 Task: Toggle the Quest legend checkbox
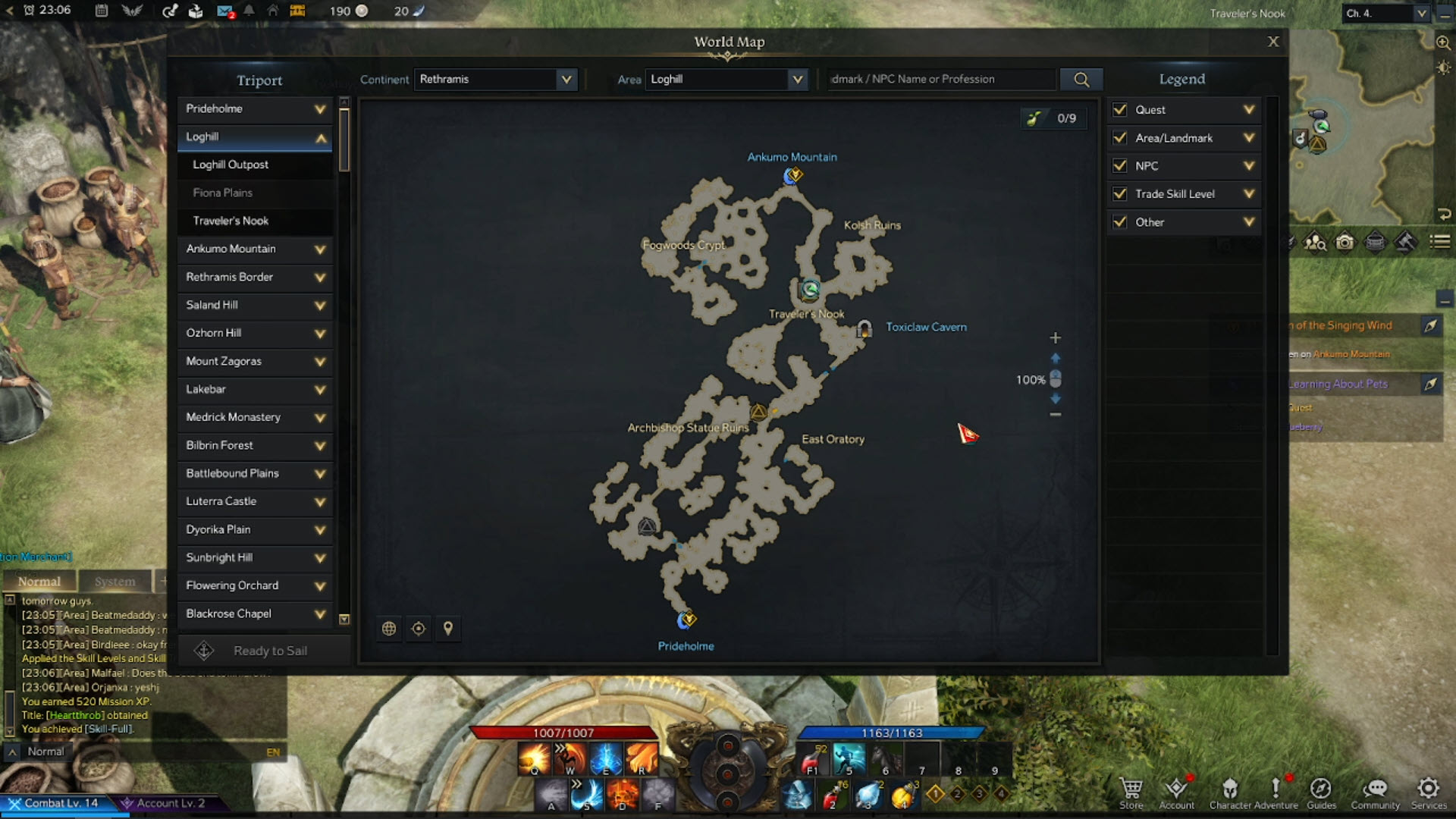point(1120,110)
